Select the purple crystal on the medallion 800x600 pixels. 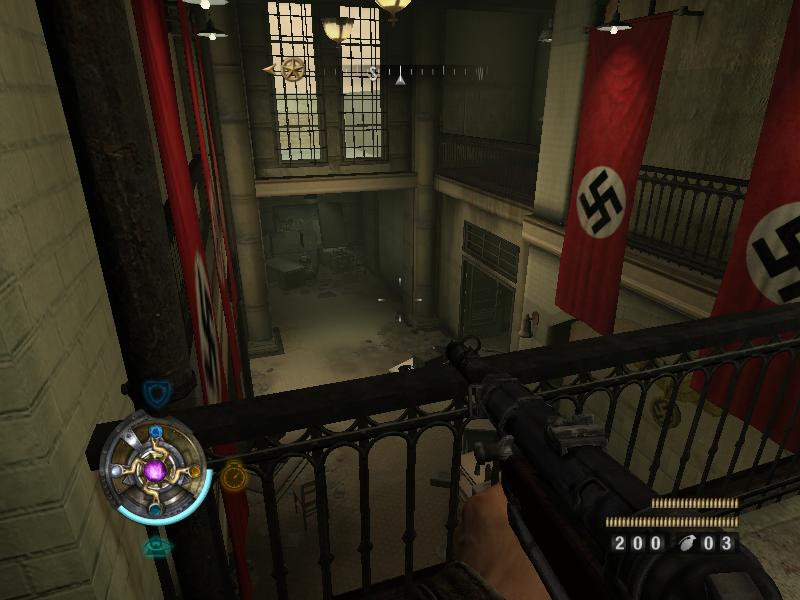pyautogui.click(x=154, y=469)
